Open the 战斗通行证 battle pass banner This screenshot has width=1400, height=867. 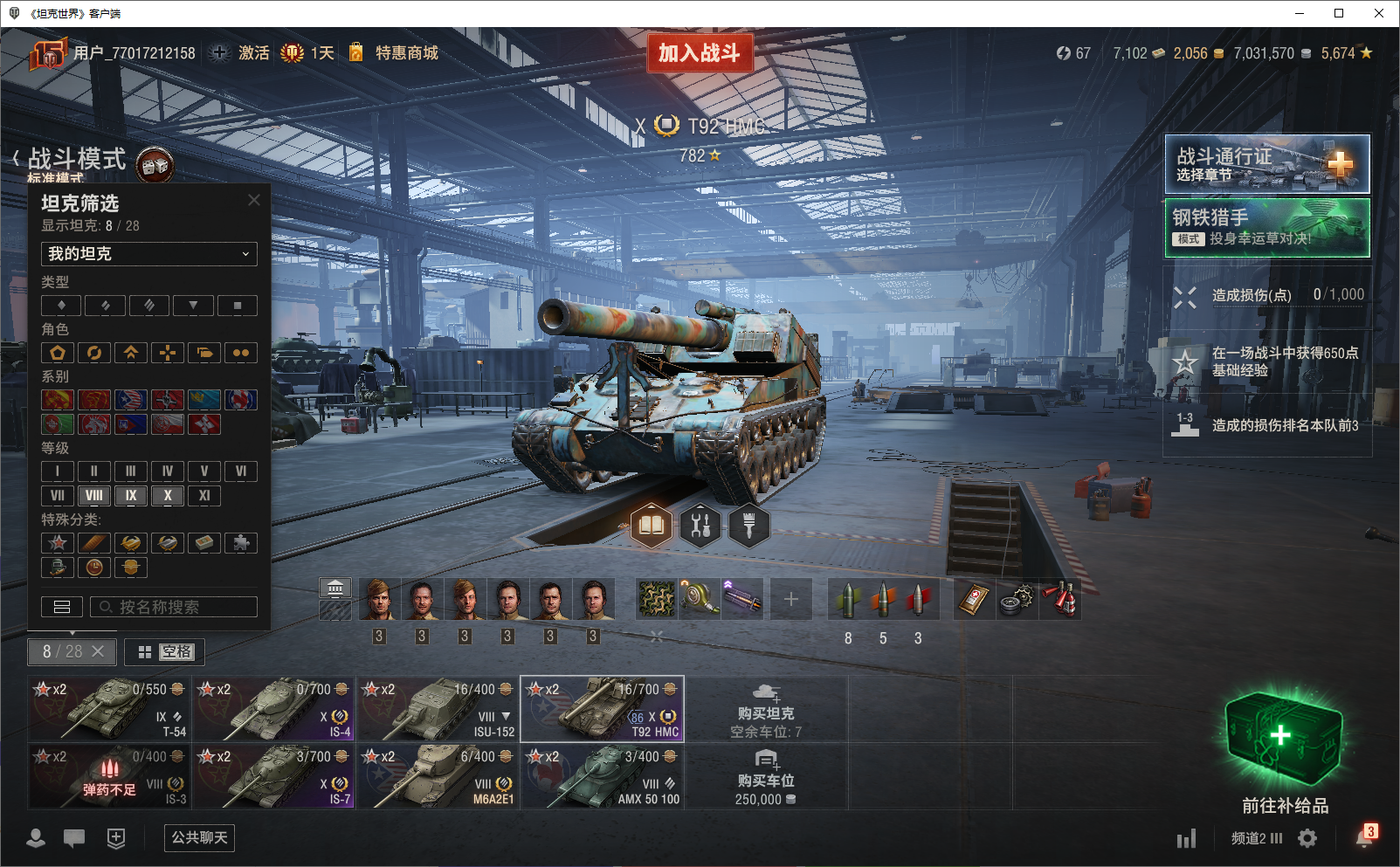[1266, 164]
